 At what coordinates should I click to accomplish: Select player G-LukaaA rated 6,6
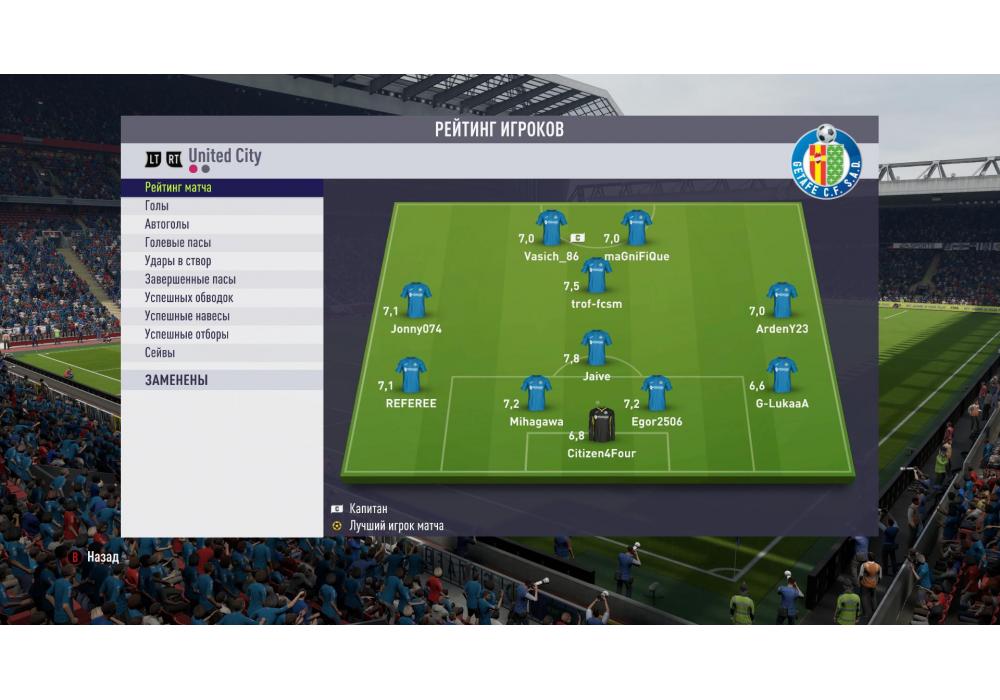click(782, 375)
